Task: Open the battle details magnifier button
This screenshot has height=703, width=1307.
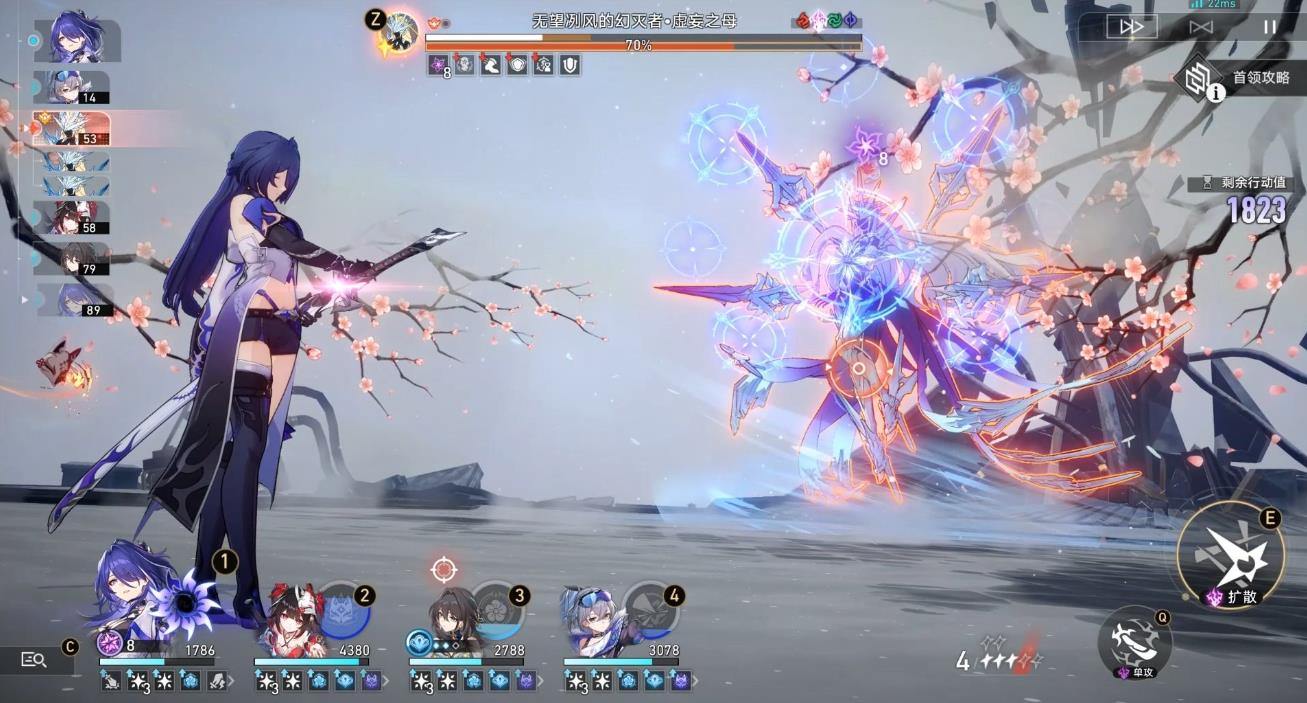Action: tap(34, 659)
